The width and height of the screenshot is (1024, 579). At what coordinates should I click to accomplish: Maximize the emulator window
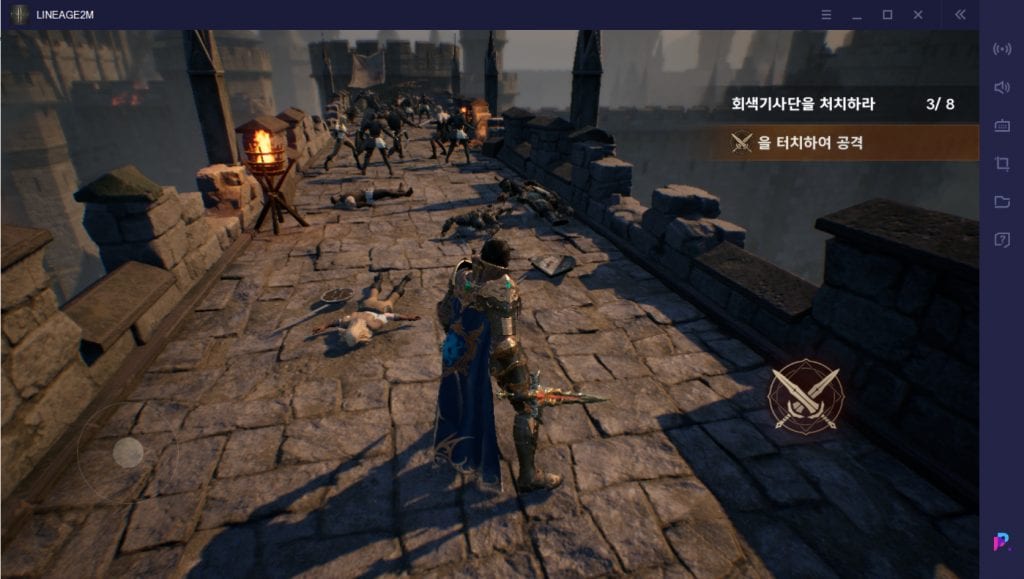887,15
